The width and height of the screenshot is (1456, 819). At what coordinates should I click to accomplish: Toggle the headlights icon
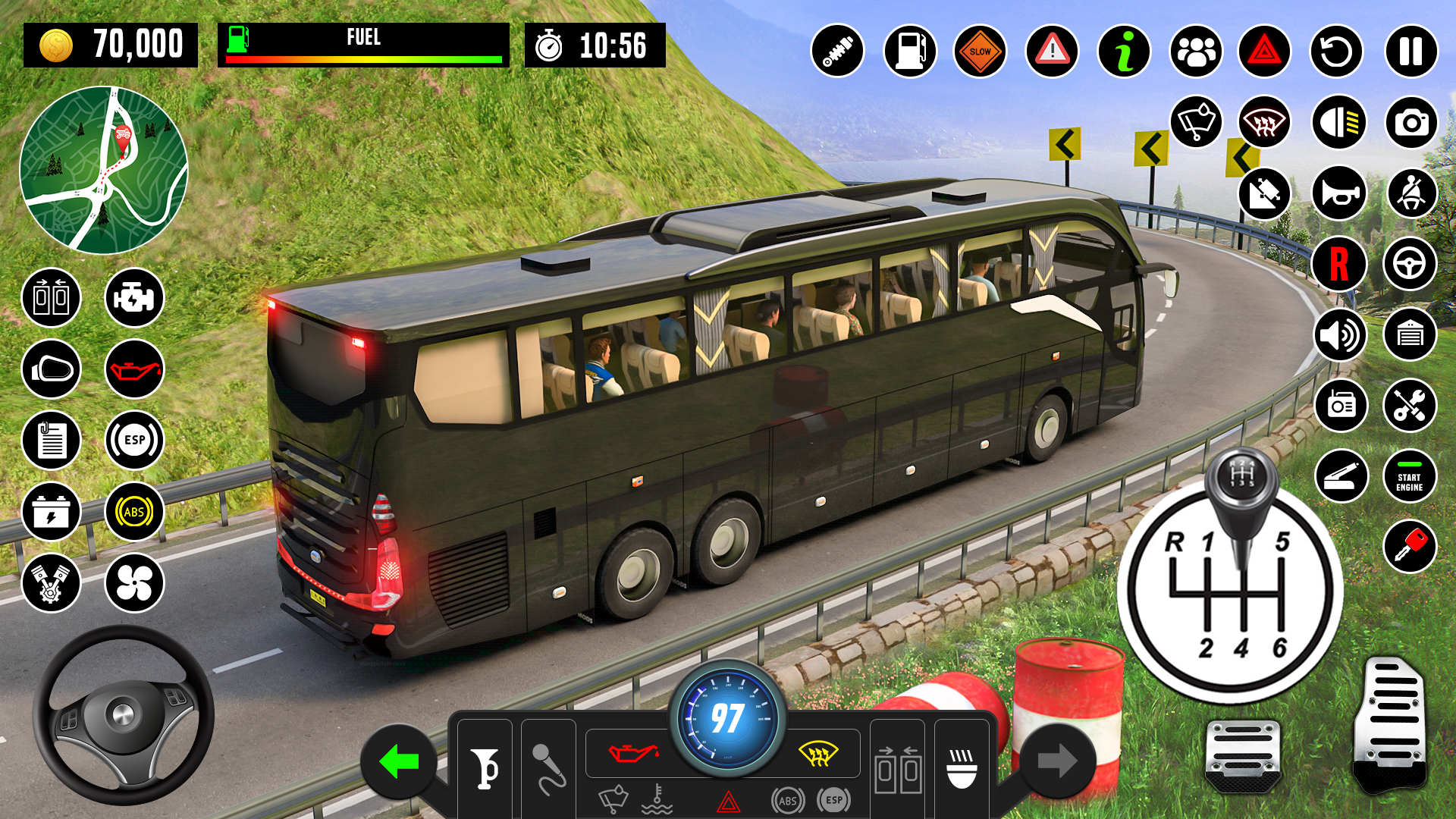1338,122
